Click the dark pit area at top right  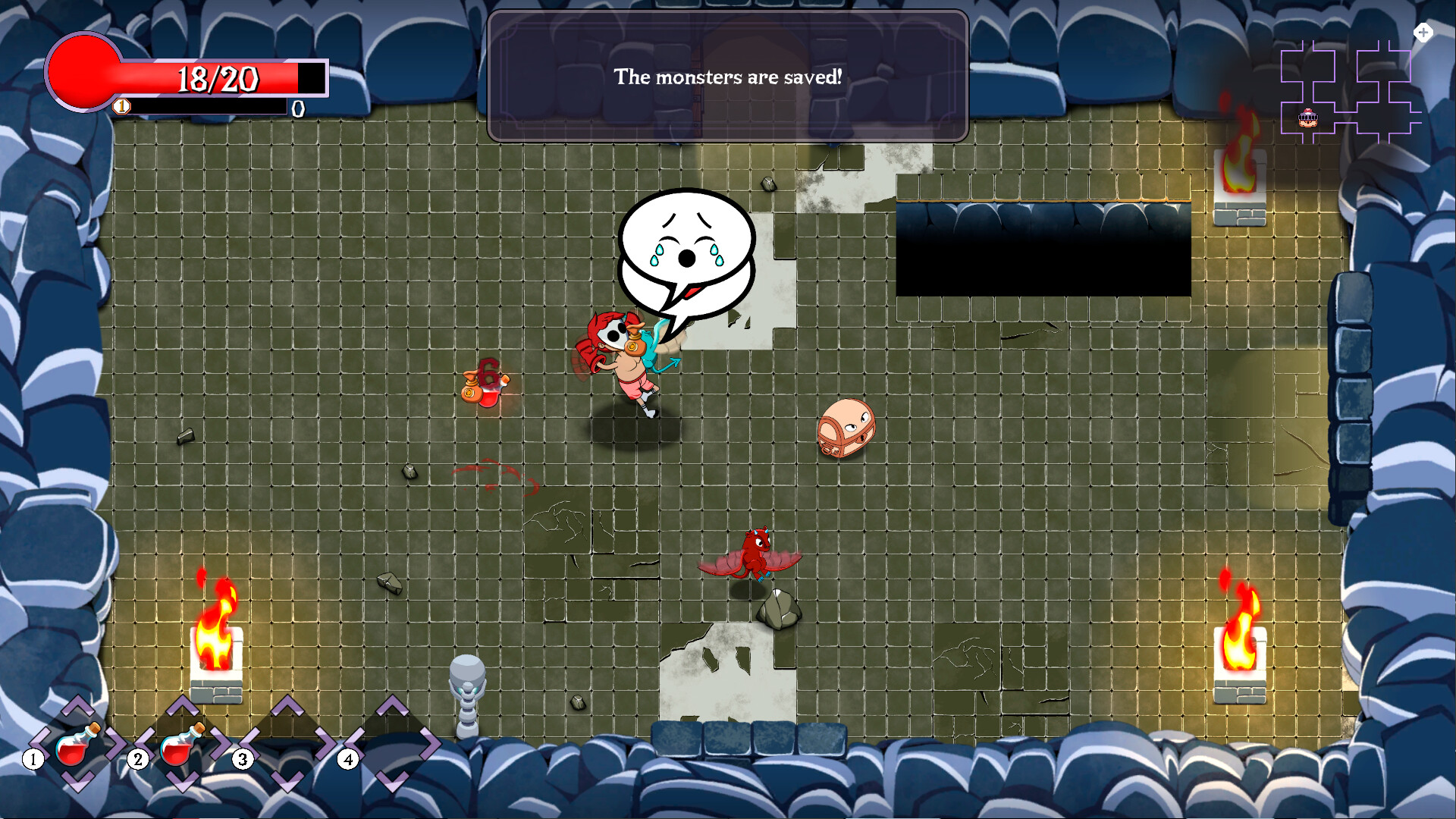tap(1043, 250)
